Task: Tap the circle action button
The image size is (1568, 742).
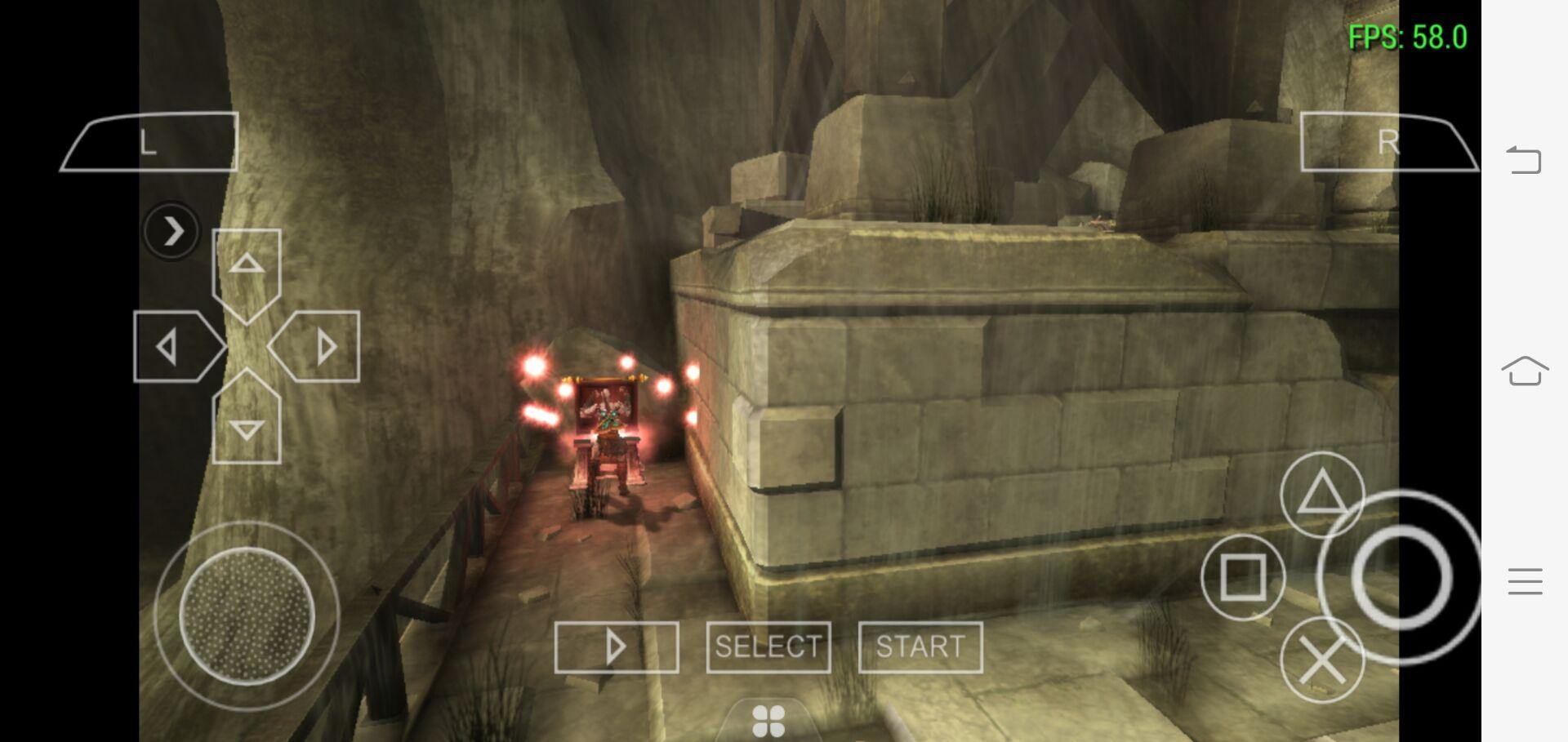Action: click(1401, 576)
